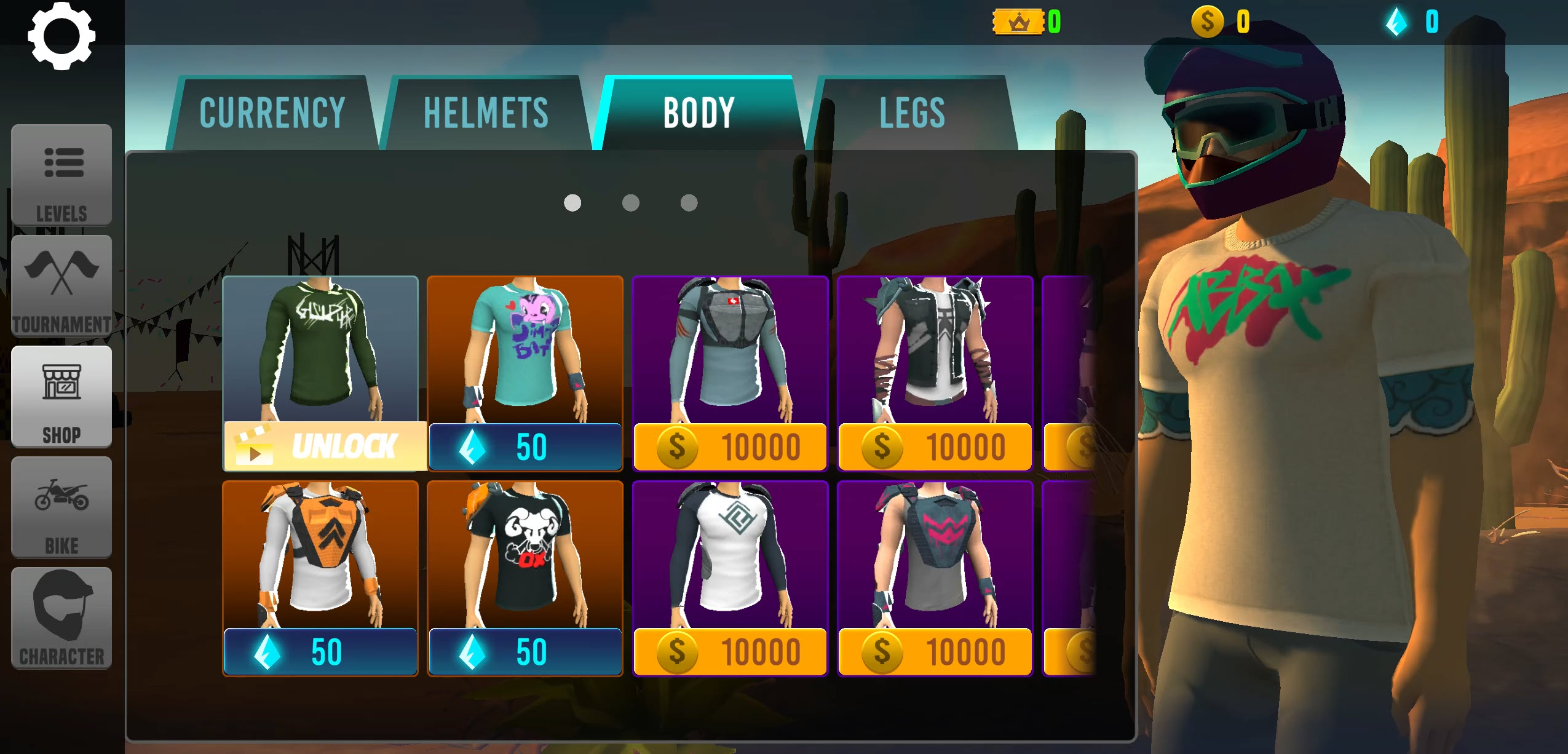Jump to the third page dot

tap(689, 203)
